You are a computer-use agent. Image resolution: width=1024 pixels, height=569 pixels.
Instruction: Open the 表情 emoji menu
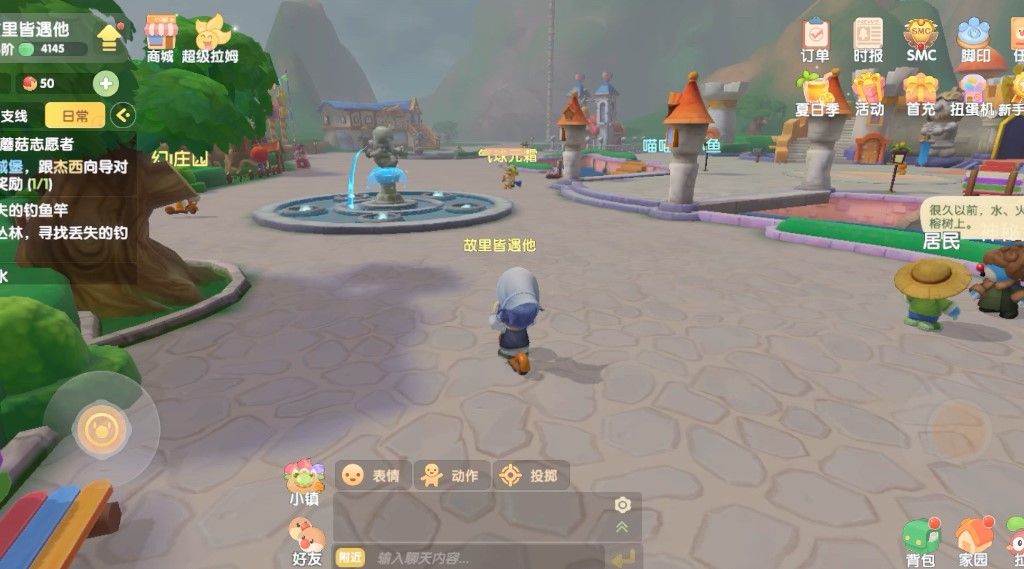(x=373, y=475)
